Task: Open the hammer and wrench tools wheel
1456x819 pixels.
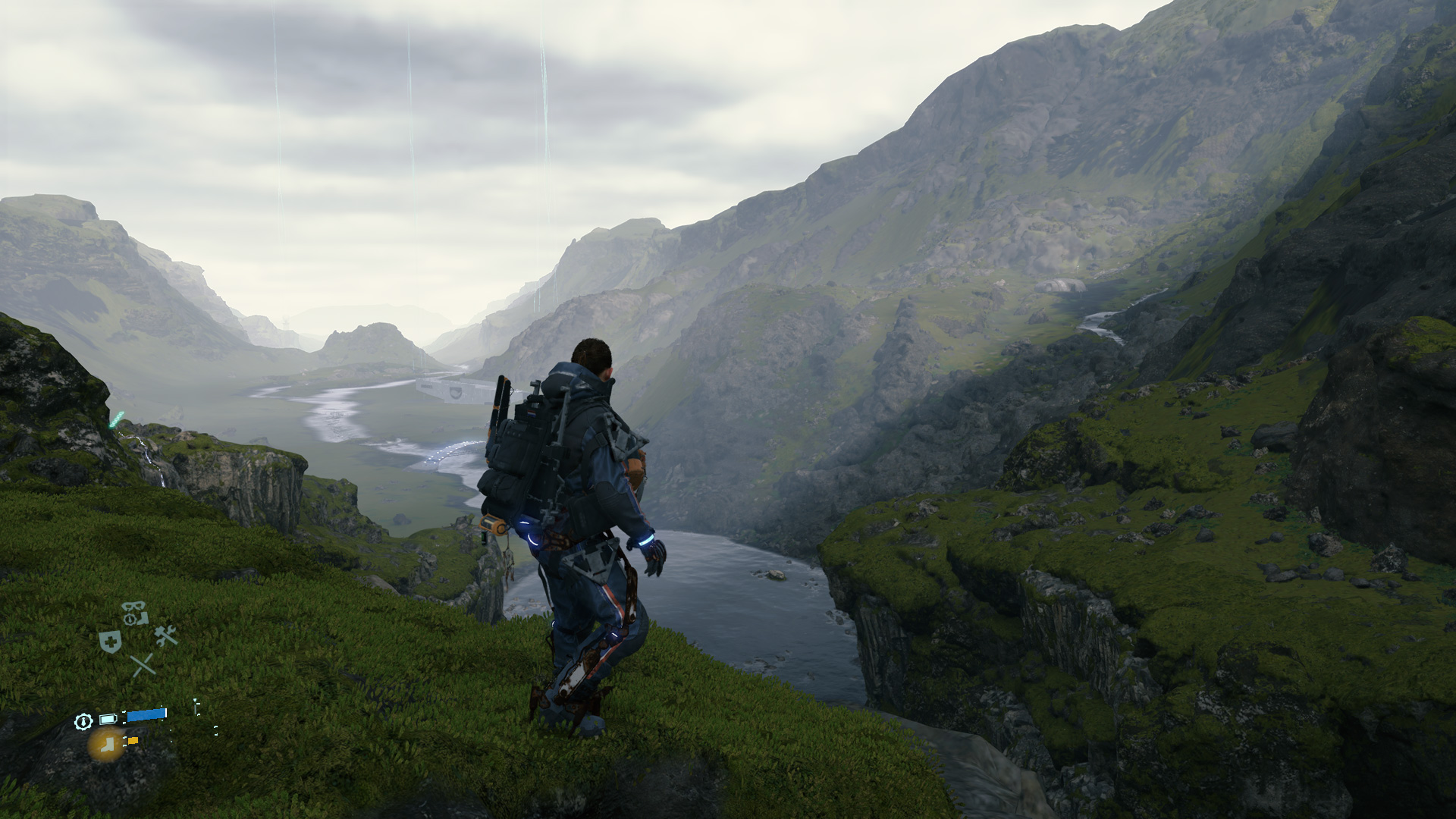Action: (166, 635)
